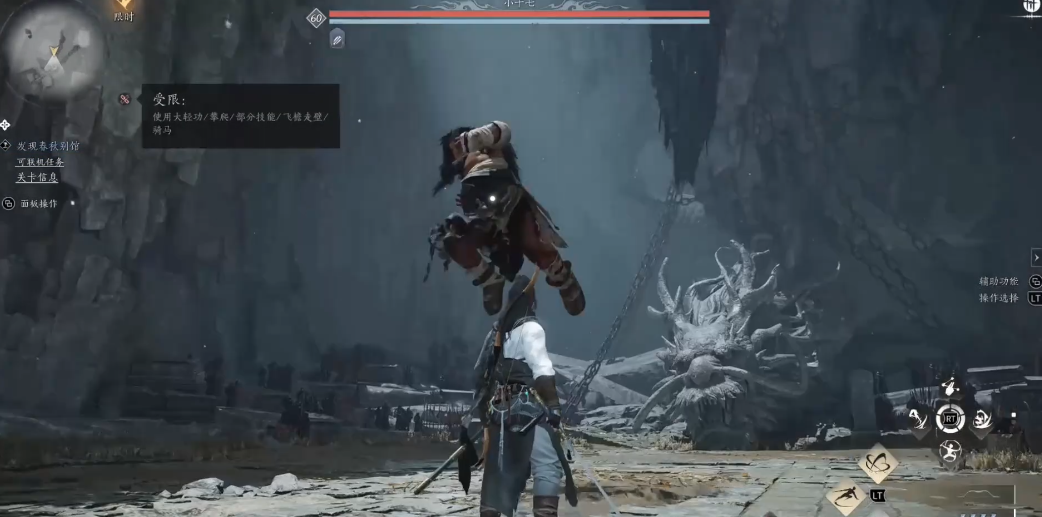Expand the side panel arrow on right edge
Image resolution: width=1042 pixels, height=517 pixels.
pos(1036,258)
